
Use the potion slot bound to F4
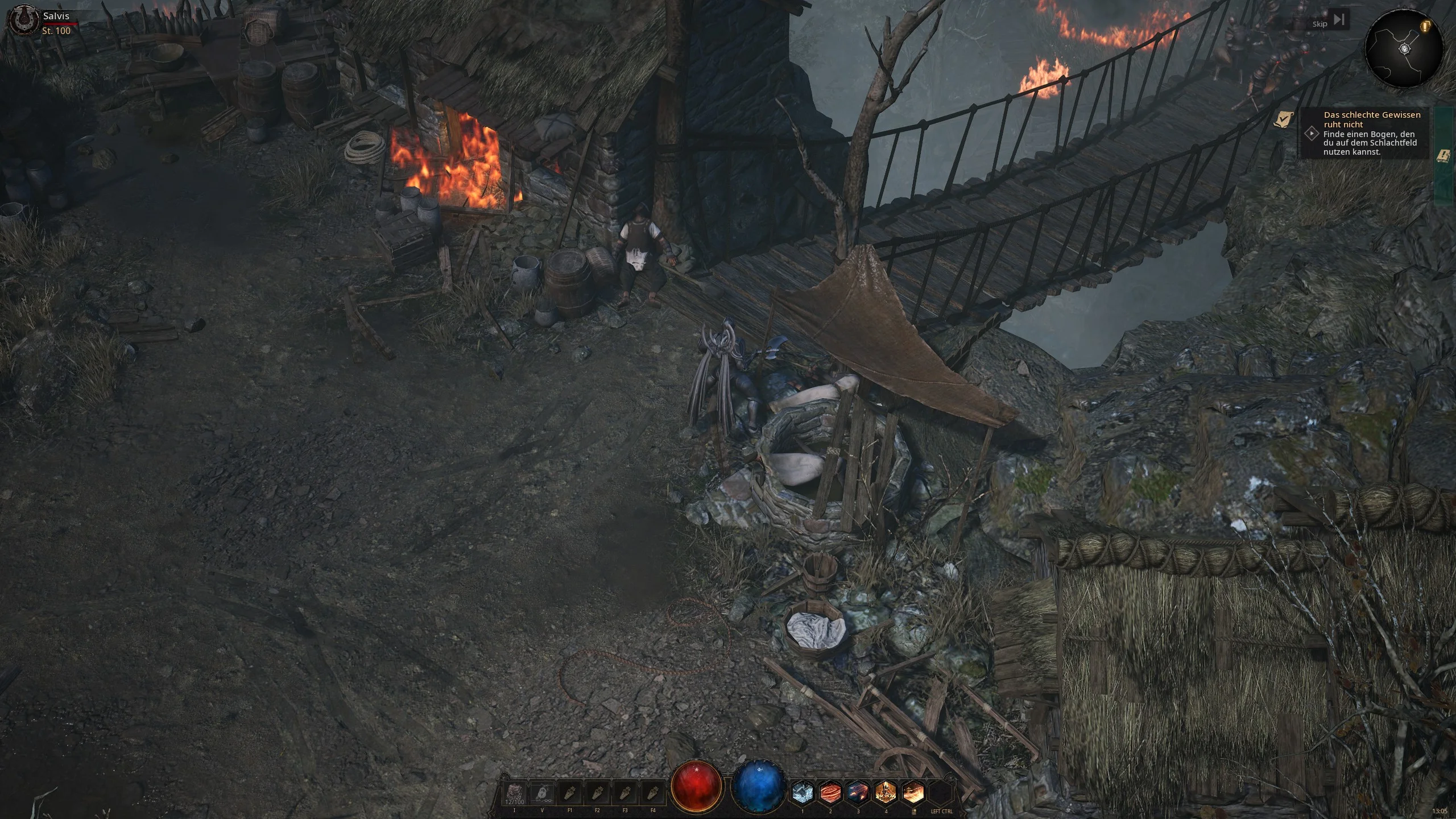653,793
